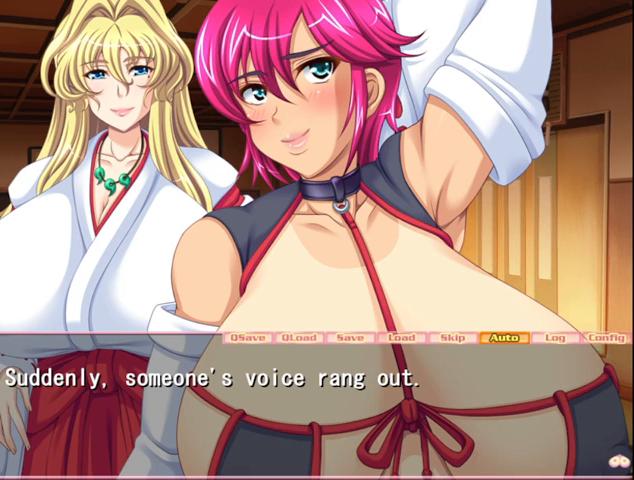
Task: Open the Save menu
Action: pyautogui.click(x=350, y=338)
